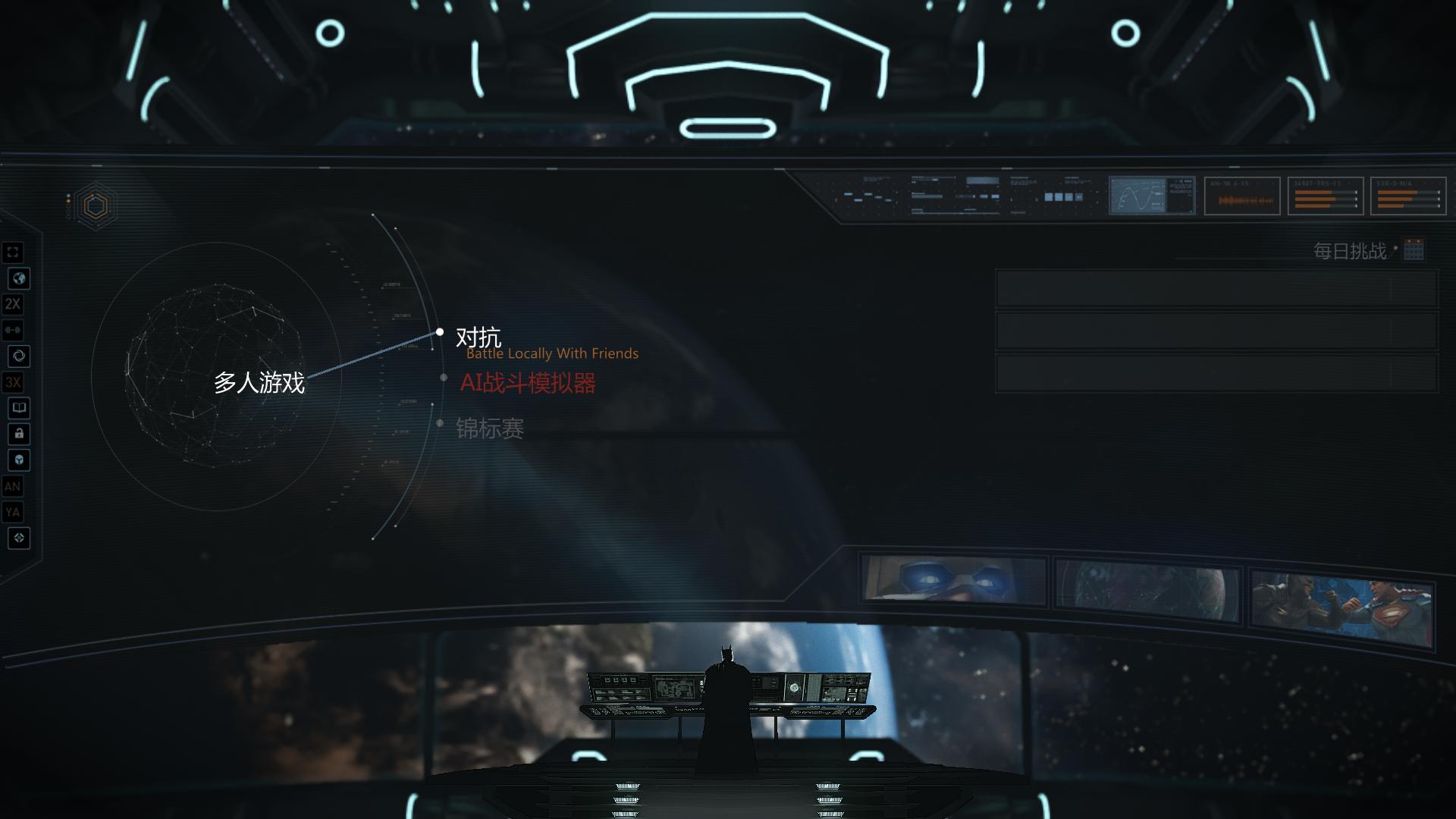Open the masked face thumbnail
The height and width of the screenshot is (819, 1456).
click(x=954, y=581)
